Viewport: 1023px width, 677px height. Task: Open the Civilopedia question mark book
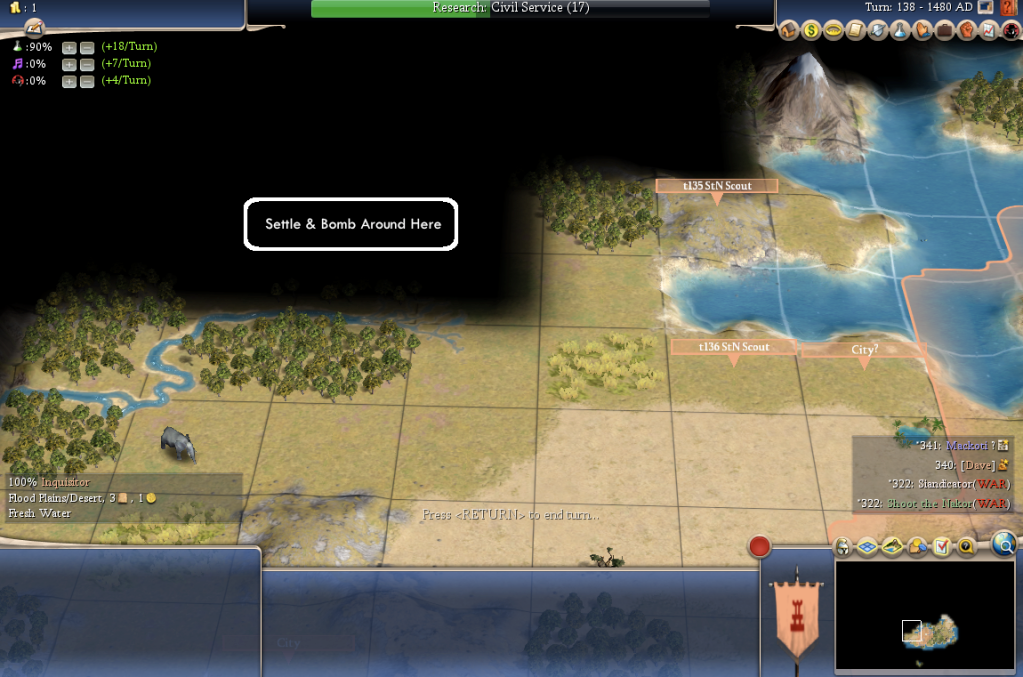1009,8
